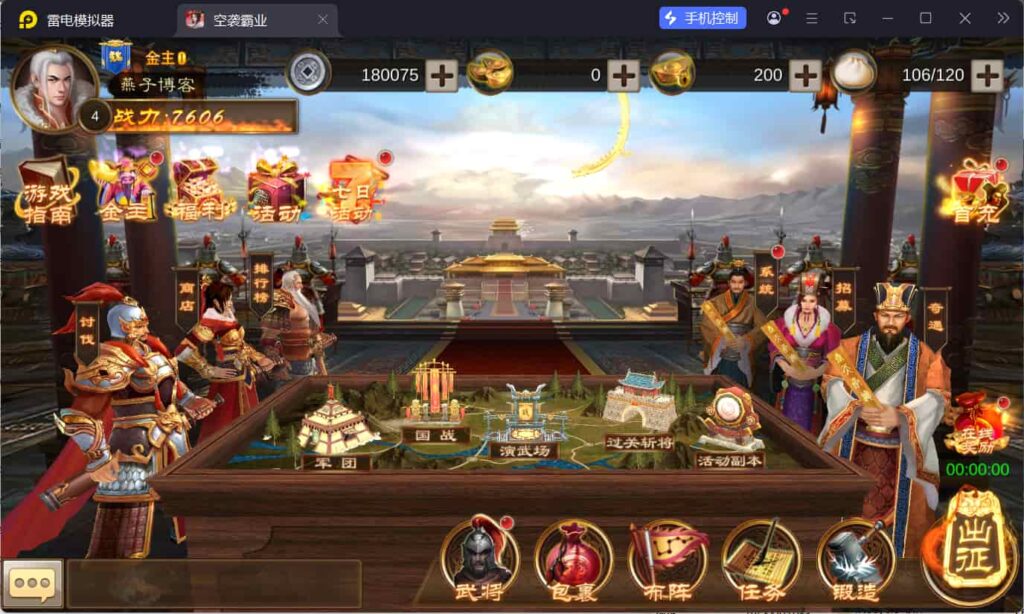Screen dimensions: 1024x614
Task: Open the 金主 sponsor icon
Action: [x=124, y=186]
